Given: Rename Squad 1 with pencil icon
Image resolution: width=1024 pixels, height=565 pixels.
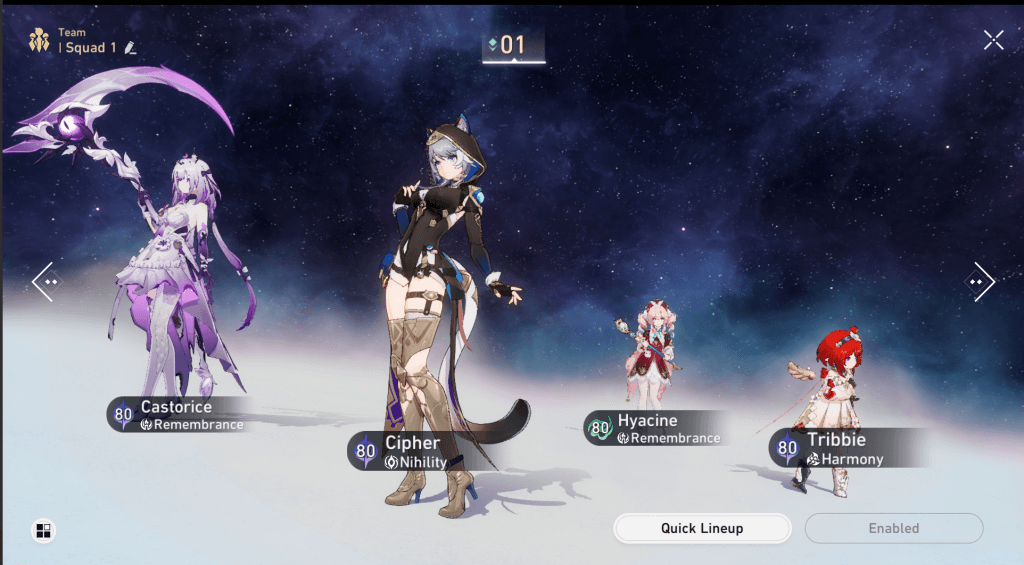Looking at the screenshot, I should 130,48.
